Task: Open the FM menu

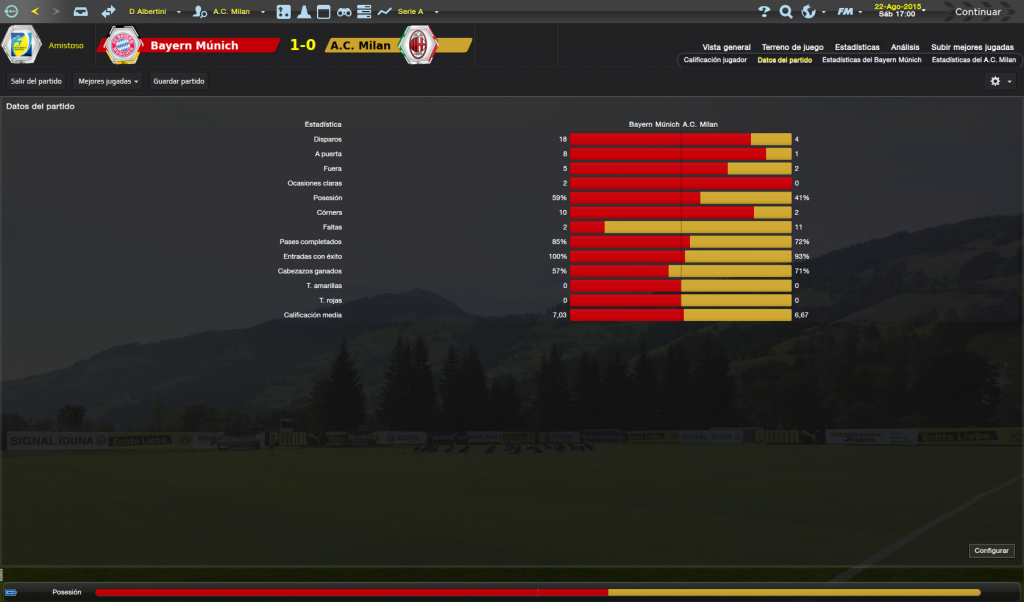Action: point(847,12)
